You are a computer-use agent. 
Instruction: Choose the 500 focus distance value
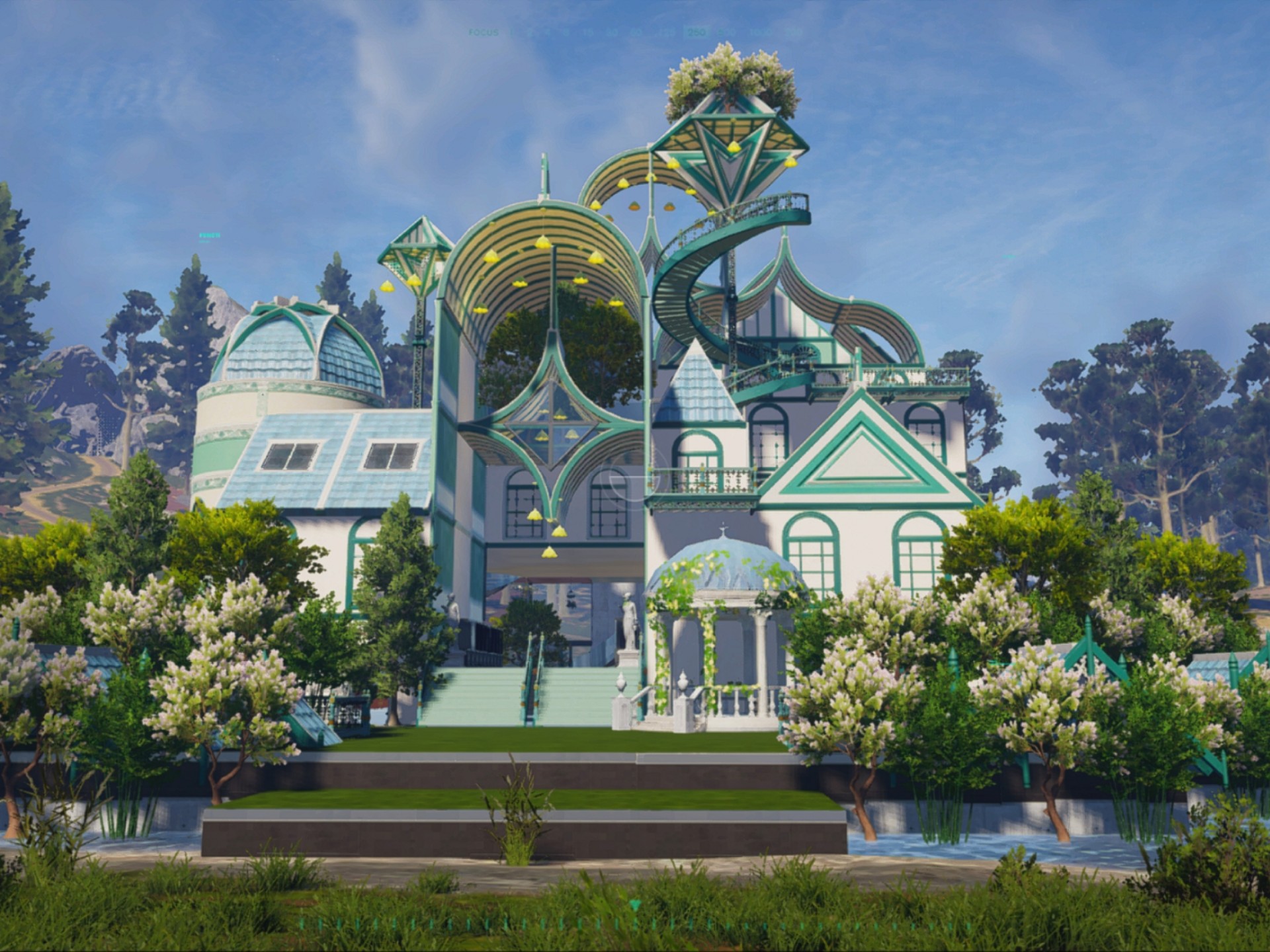pyautogui.click(x=726, y=32)
